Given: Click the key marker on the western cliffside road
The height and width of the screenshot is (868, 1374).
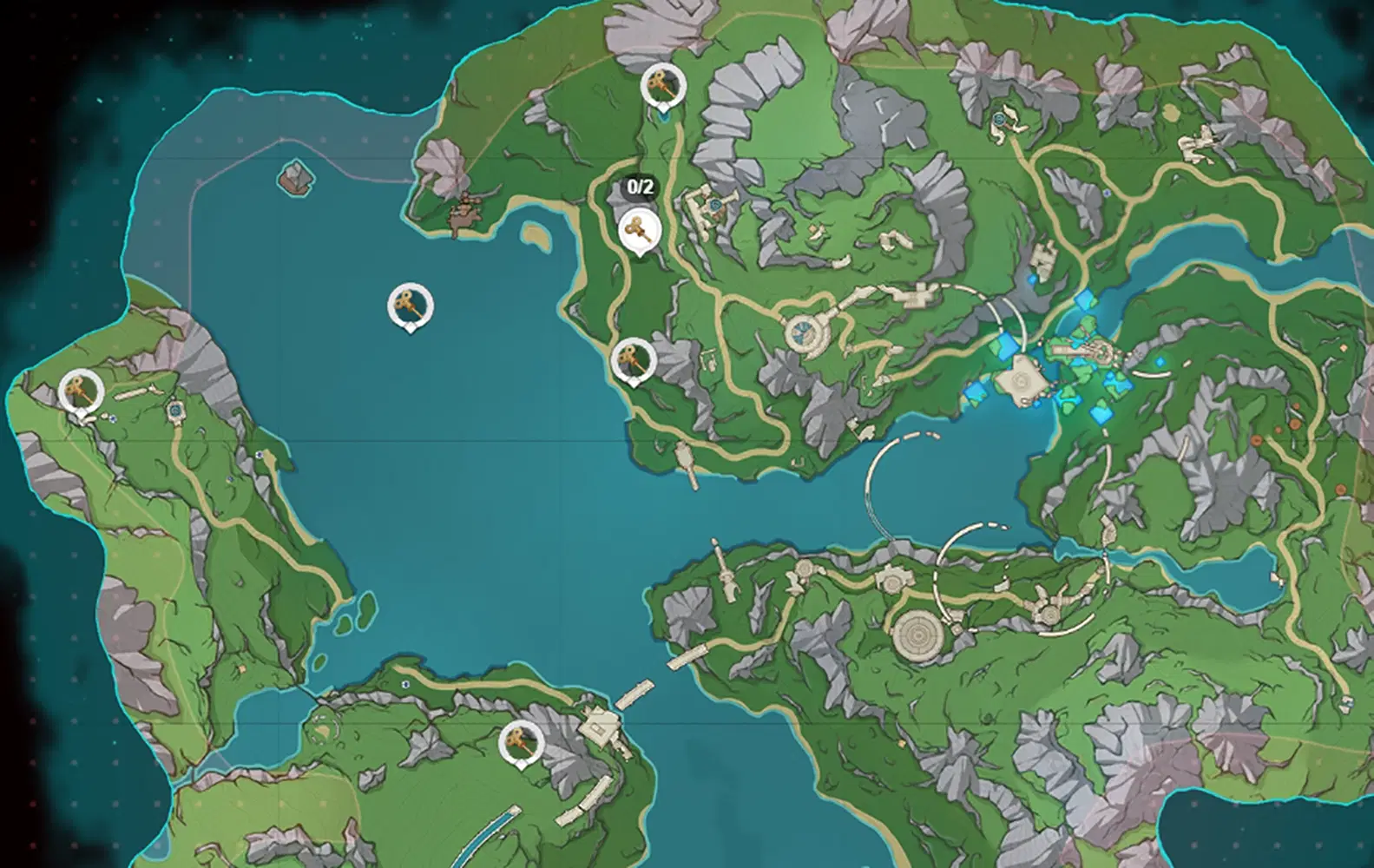Looking at the screenshot, I should 634,358.
